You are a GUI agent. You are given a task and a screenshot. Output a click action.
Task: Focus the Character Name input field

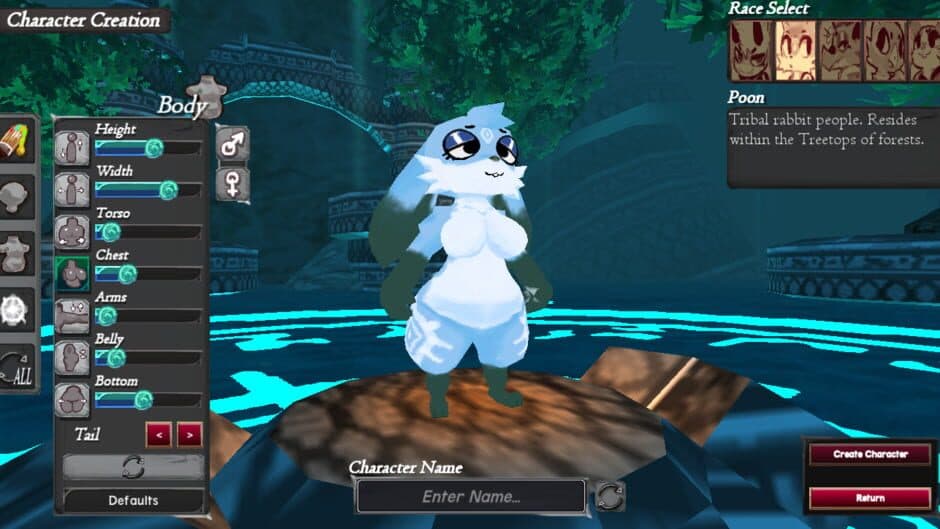click(x=471, y=497)
